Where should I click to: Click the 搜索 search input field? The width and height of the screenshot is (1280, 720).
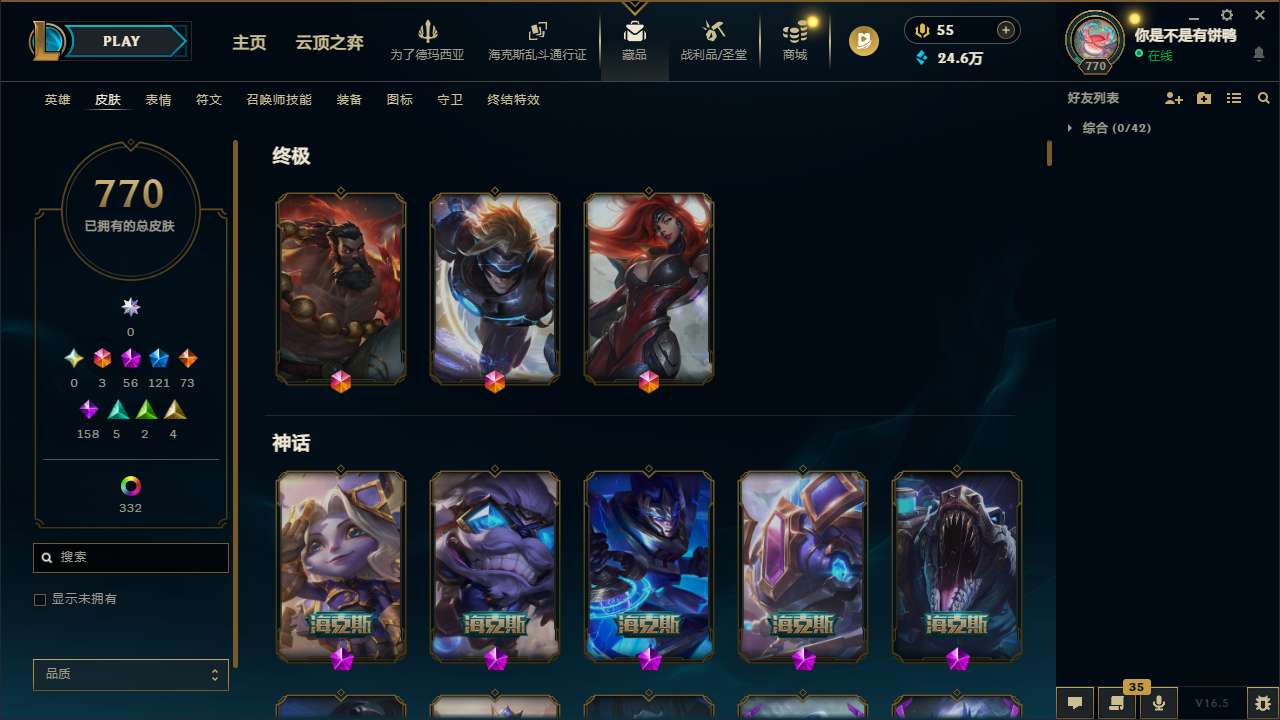[x=130, y=557]
